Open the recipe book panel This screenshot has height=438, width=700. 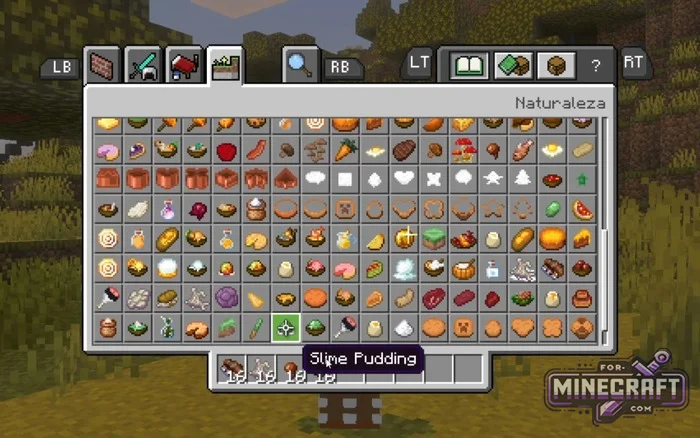(468, 66)
